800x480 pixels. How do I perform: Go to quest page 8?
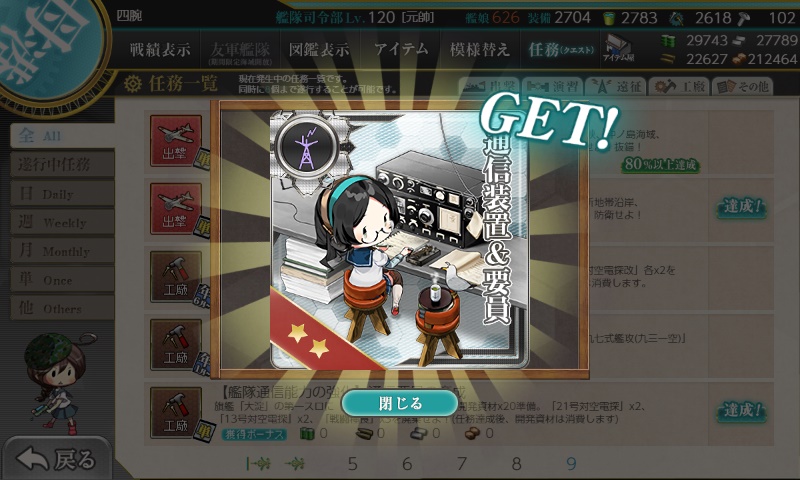click(x=516, y=463)
